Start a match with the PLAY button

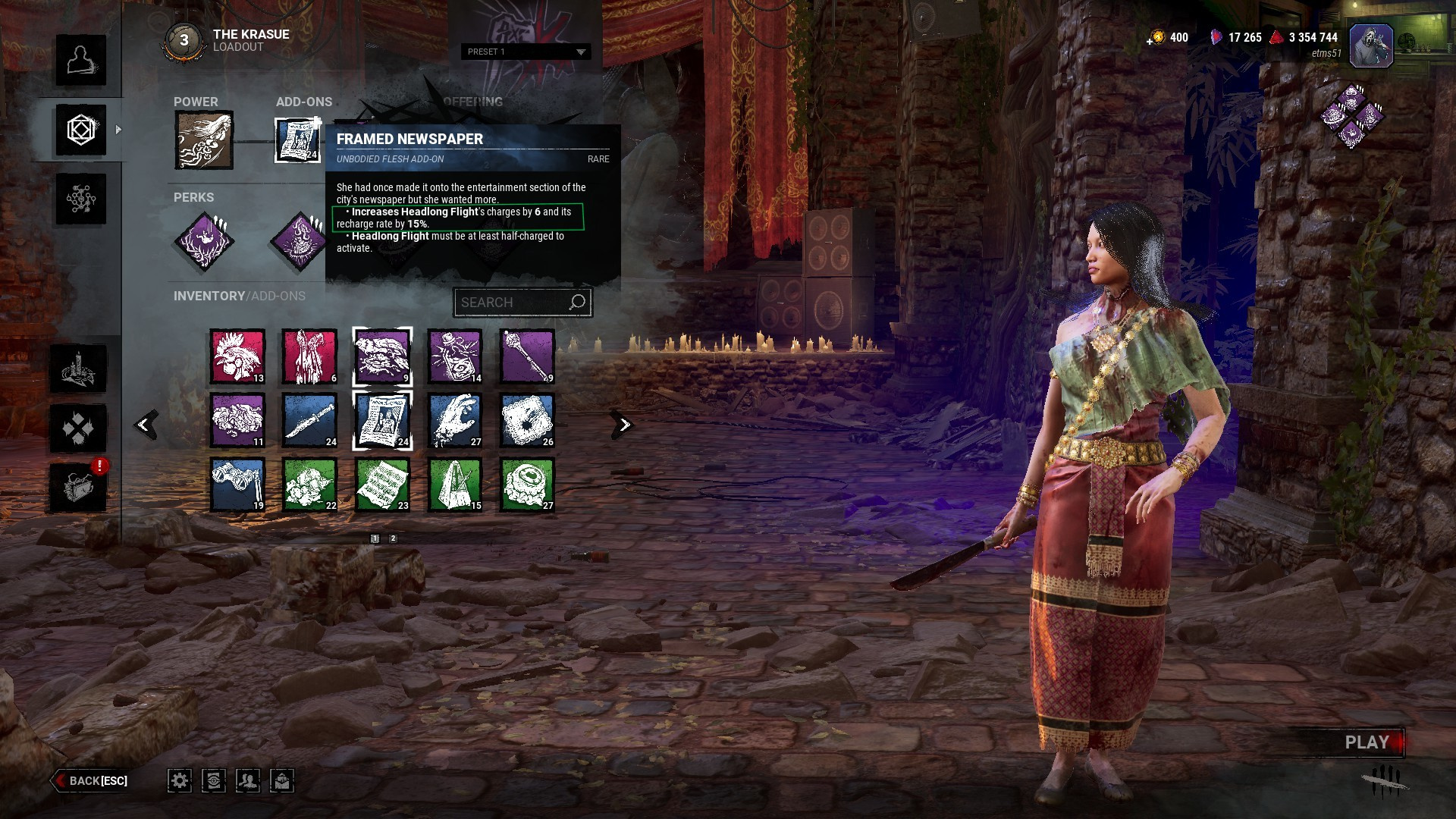click(1367, 742)
